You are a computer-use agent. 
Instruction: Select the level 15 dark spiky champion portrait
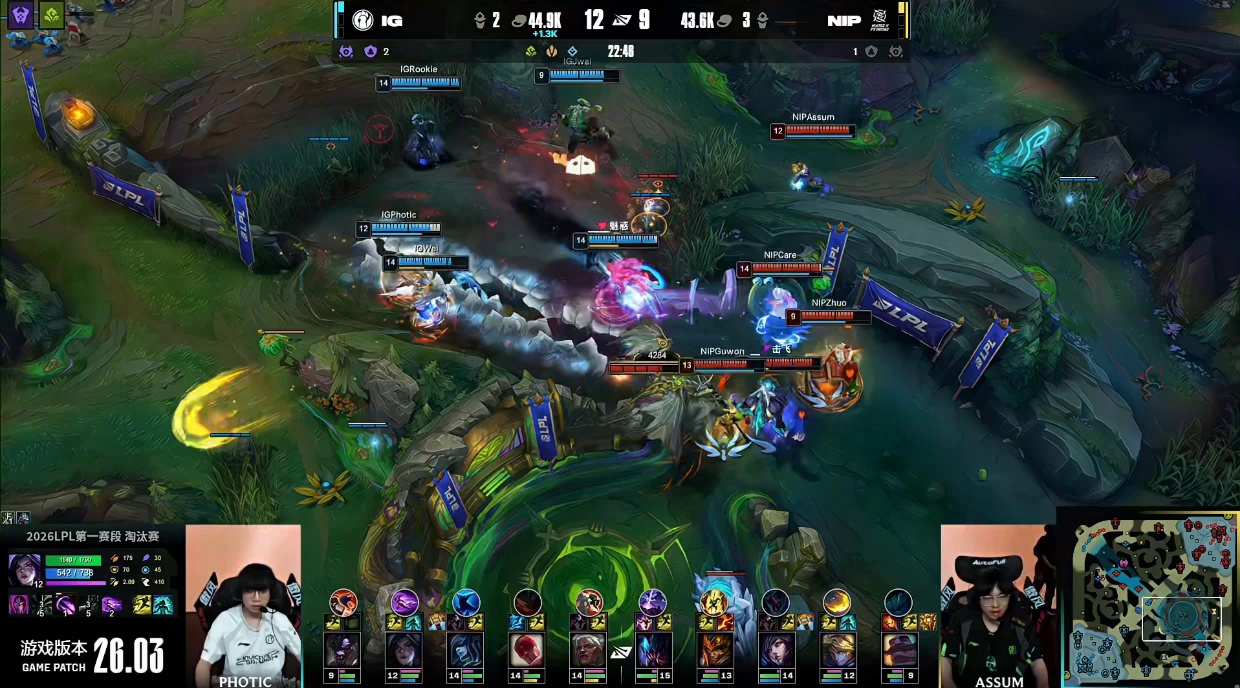click(652, 650)
